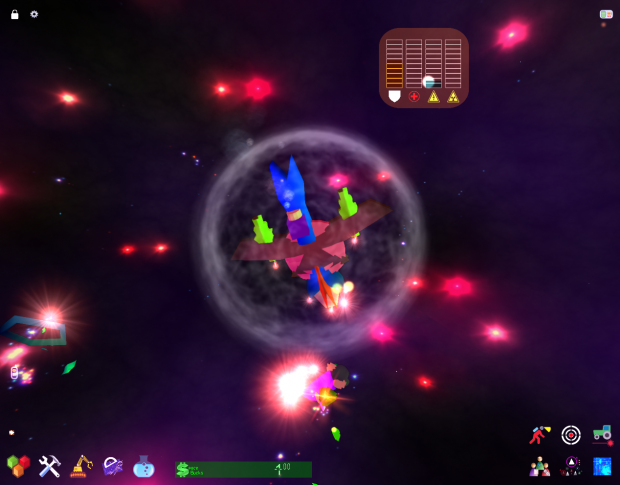Click the ID card icon
Image resolution: width=620 pixels, height=485 pixels.
click(606, 14)
